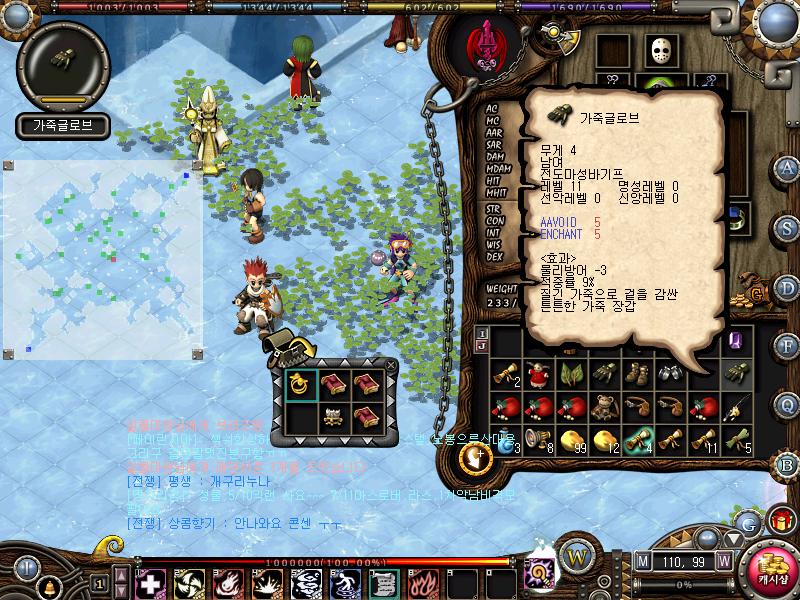Select the glowing highlighted scroll in inventory
The width and height of the screenshot is (800, 600).
(x=638, y=438)
